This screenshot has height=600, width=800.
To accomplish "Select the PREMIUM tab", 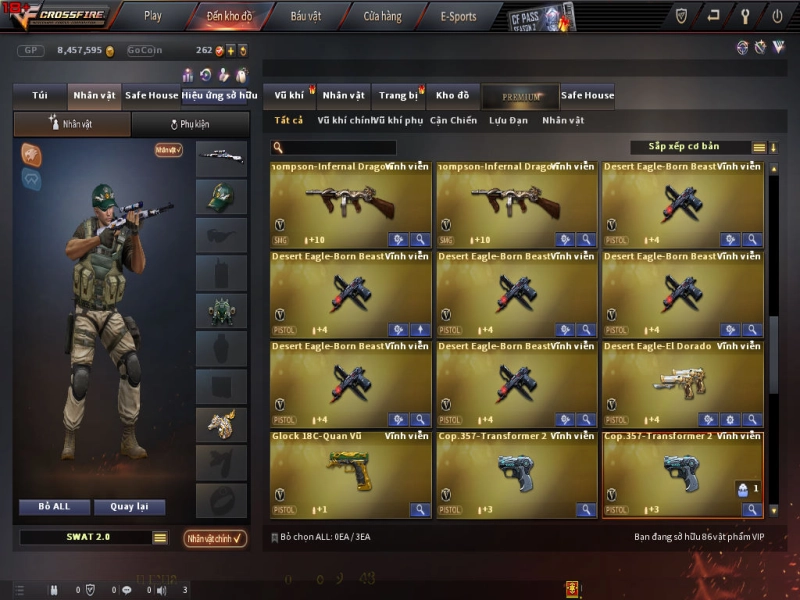I will pos(520,97).
